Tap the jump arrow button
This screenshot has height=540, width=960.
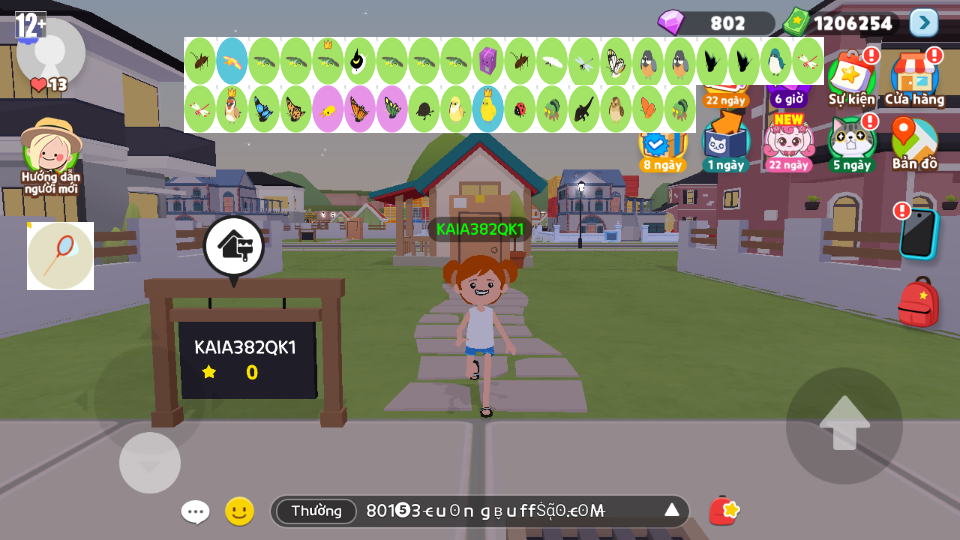(844, 425)
